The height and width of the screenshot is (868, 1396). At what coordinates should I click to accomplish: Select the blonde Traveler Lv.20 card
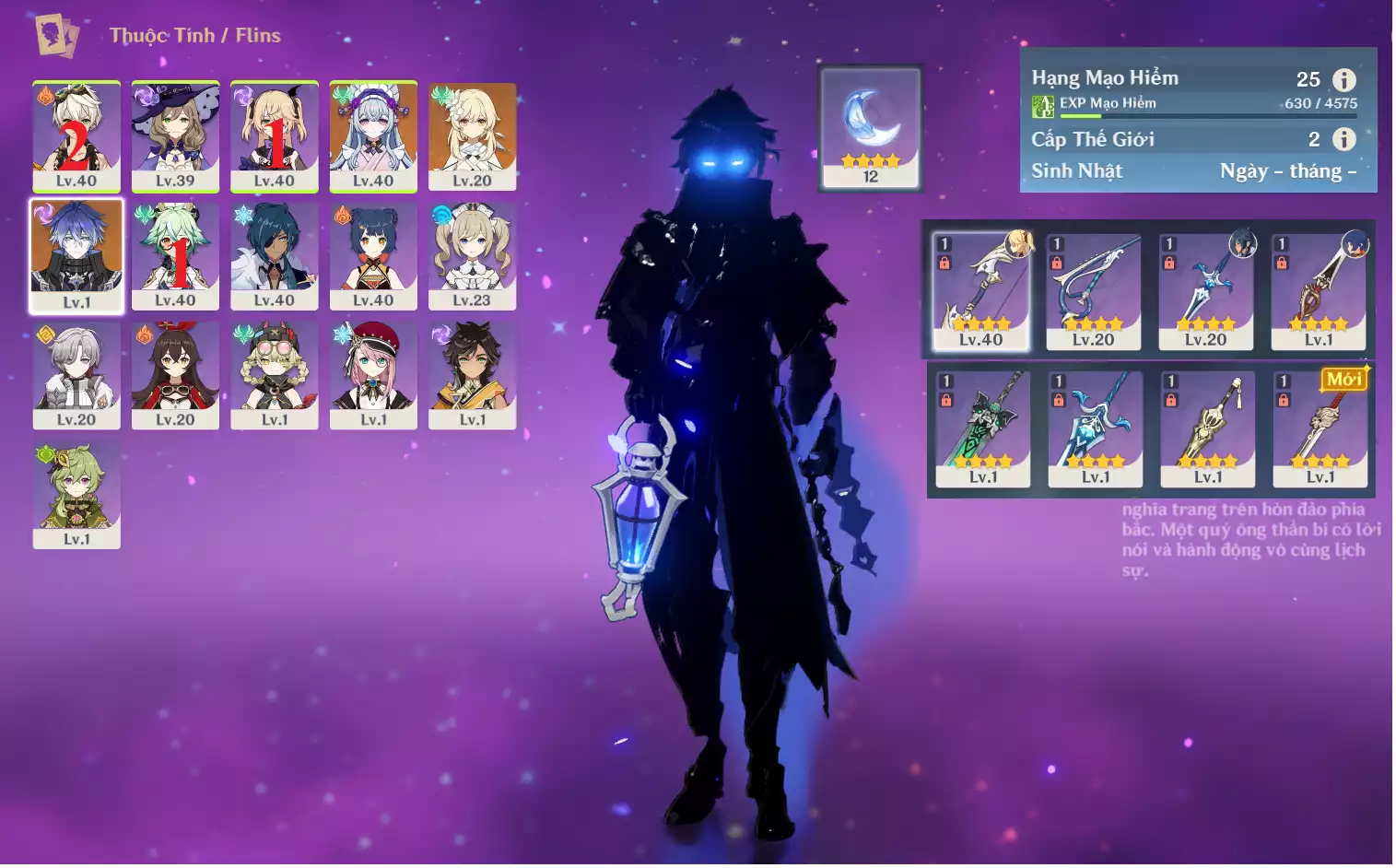point(472,136)
